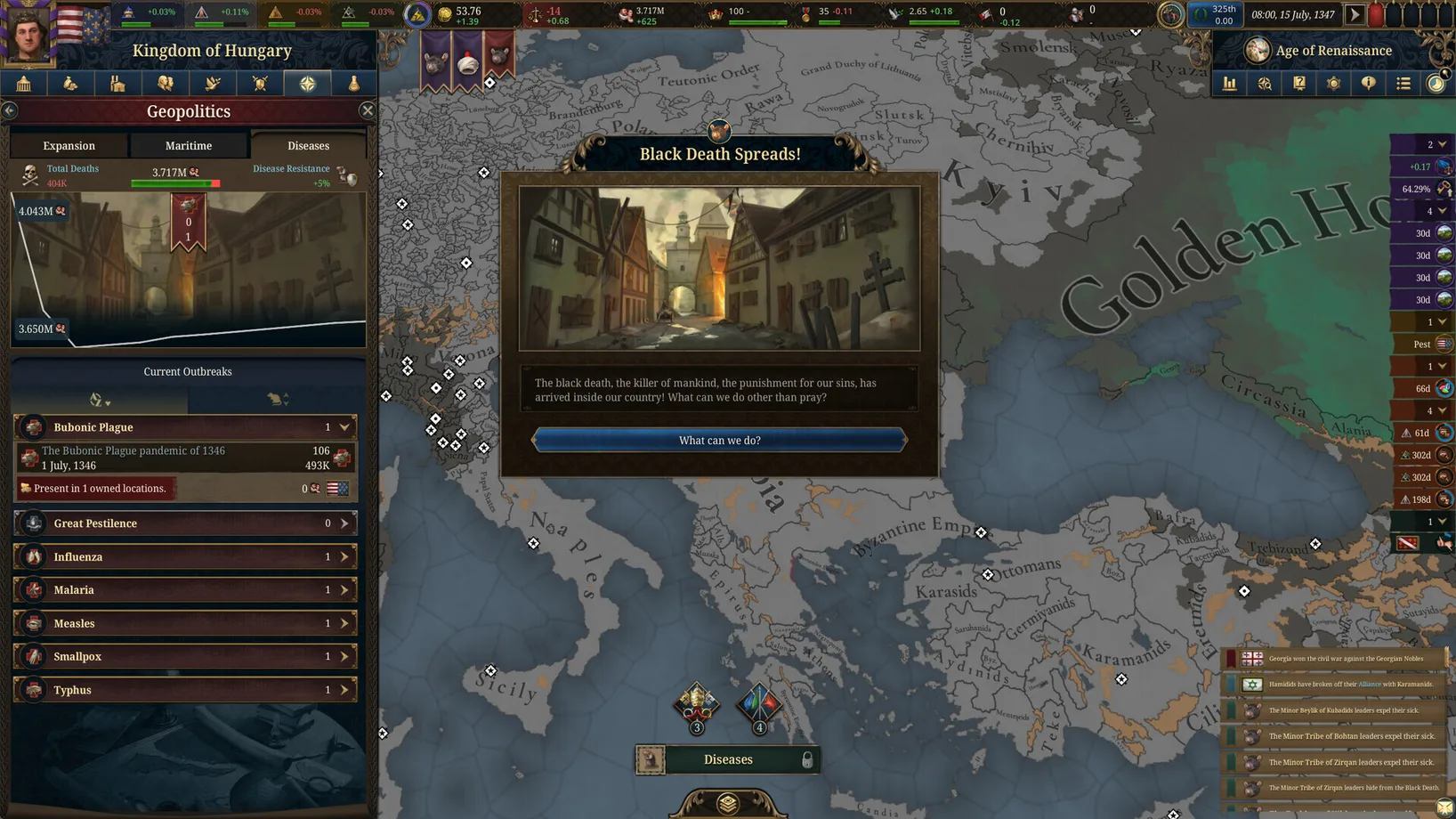Close the Geopolitics panel
Image resolution: width=1456 pixels, height=819 pixels.
pos(368,110)
